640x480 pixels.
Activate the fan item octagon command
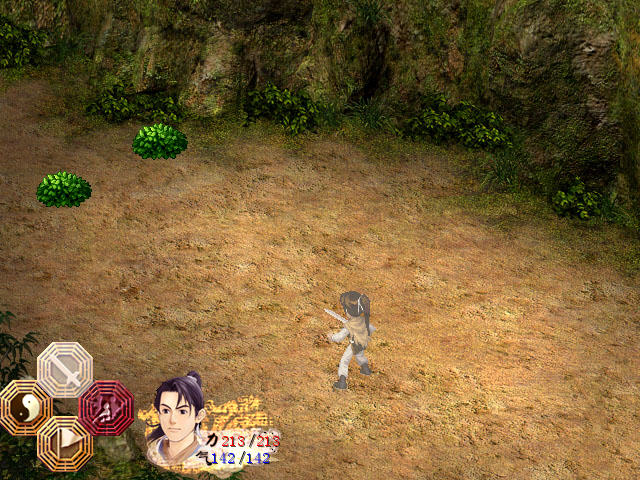tap(65, 443)
